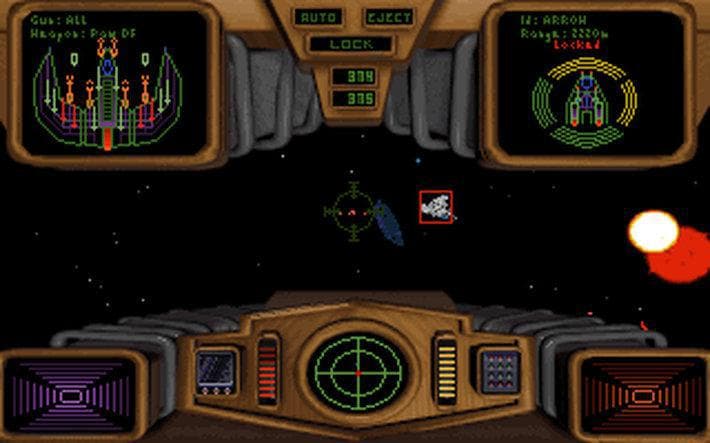Viewport: 710px width, 443px height.
Task: Select the red right cockpit display
Action: point(638,396)
